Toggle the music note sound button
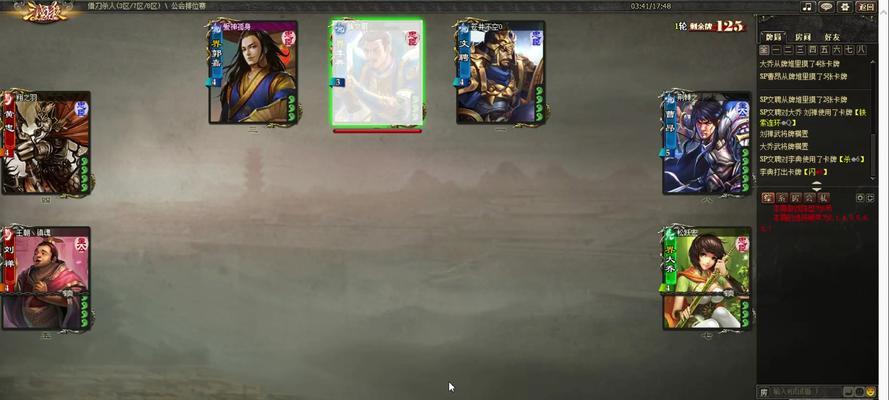The height and width of the screenshot is (400, 889). click(807, 6)
